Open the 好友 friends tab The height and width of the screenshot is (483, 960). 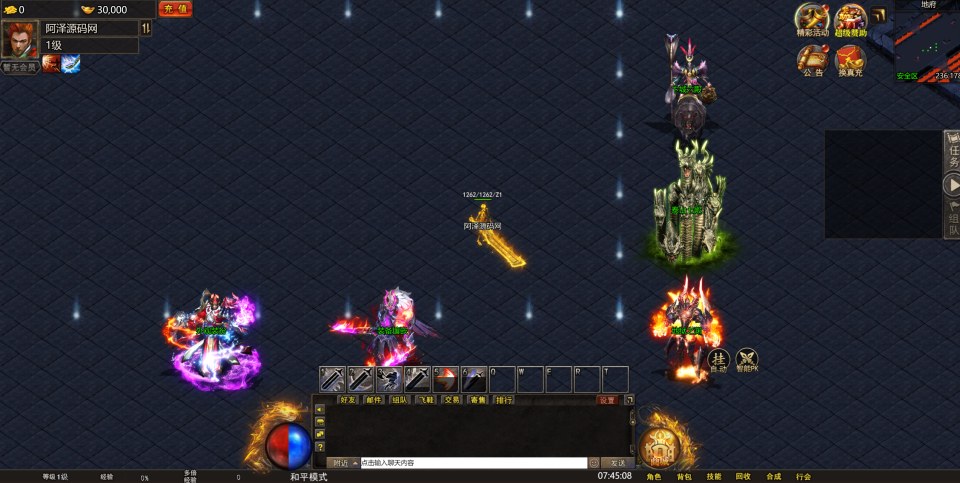click(x=348, y=399)
